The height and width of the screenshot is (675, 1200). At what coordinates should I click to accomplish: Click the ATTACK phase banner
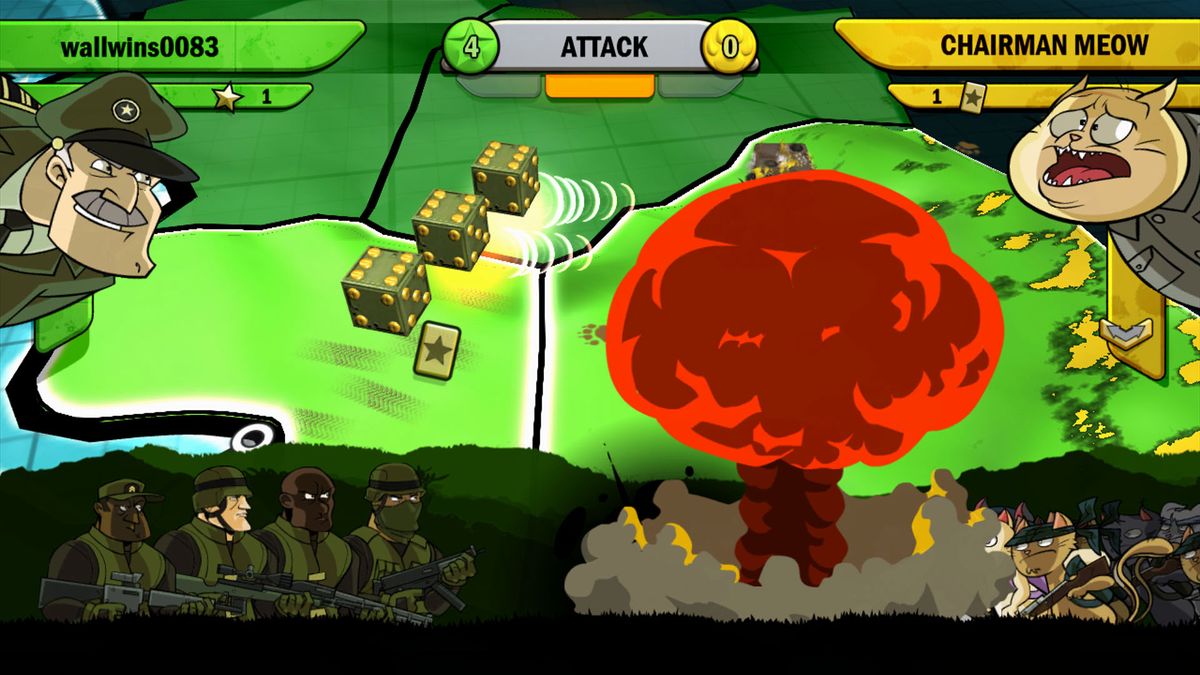tap(603, 46)
